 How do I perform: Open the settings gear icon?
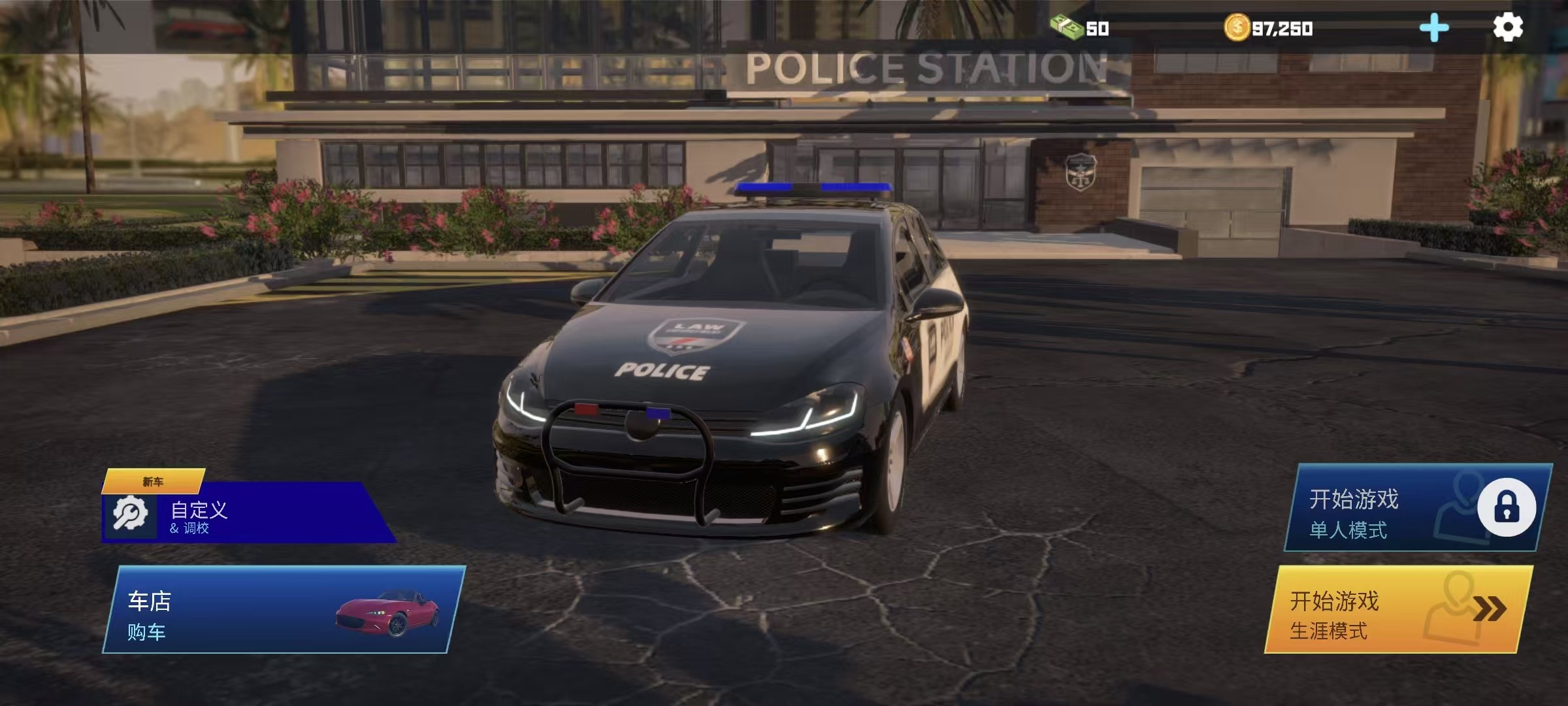coord(1508,27)
